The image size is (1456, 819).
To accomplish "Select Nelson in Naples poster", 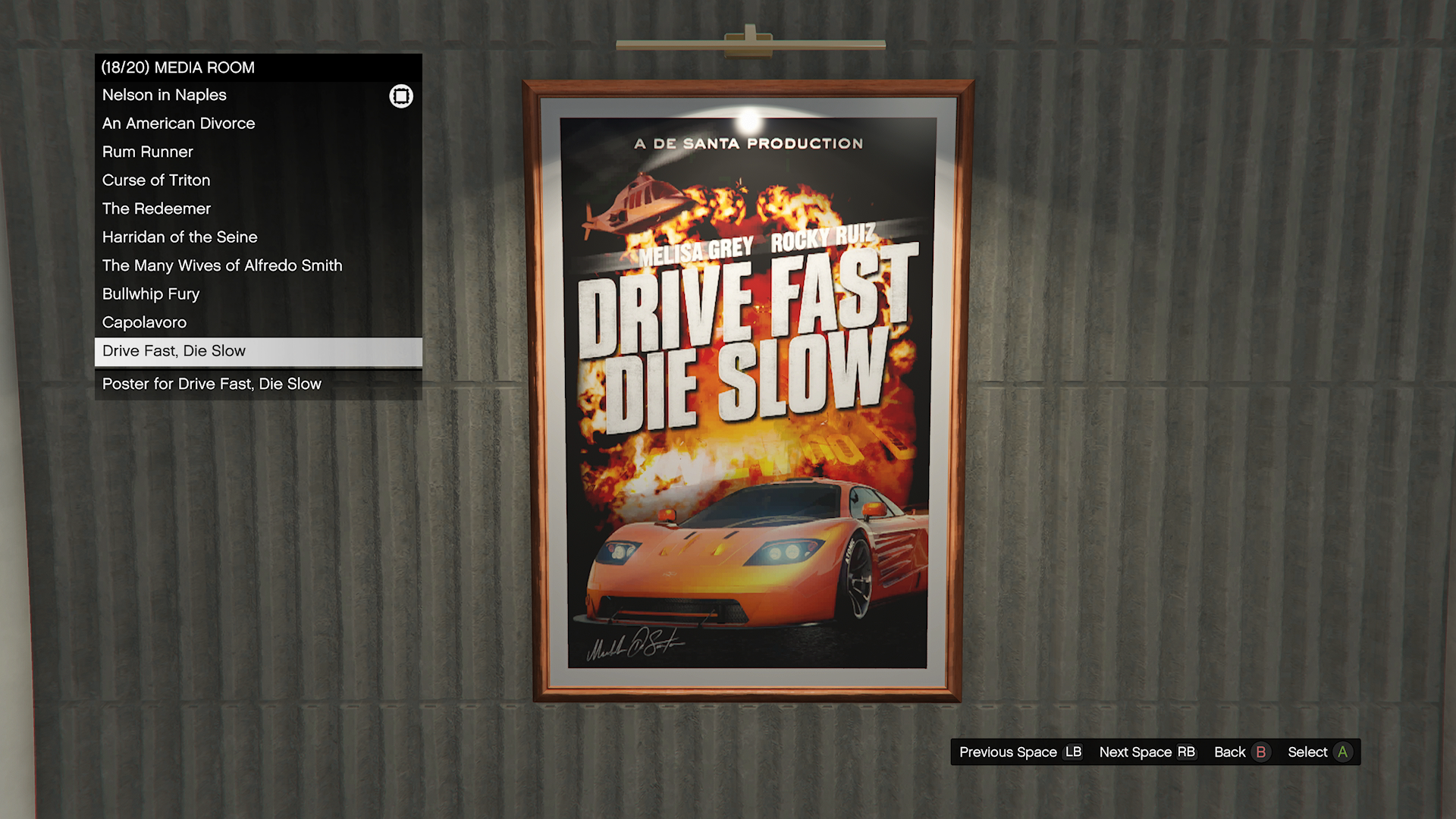I will coord(165,96).
